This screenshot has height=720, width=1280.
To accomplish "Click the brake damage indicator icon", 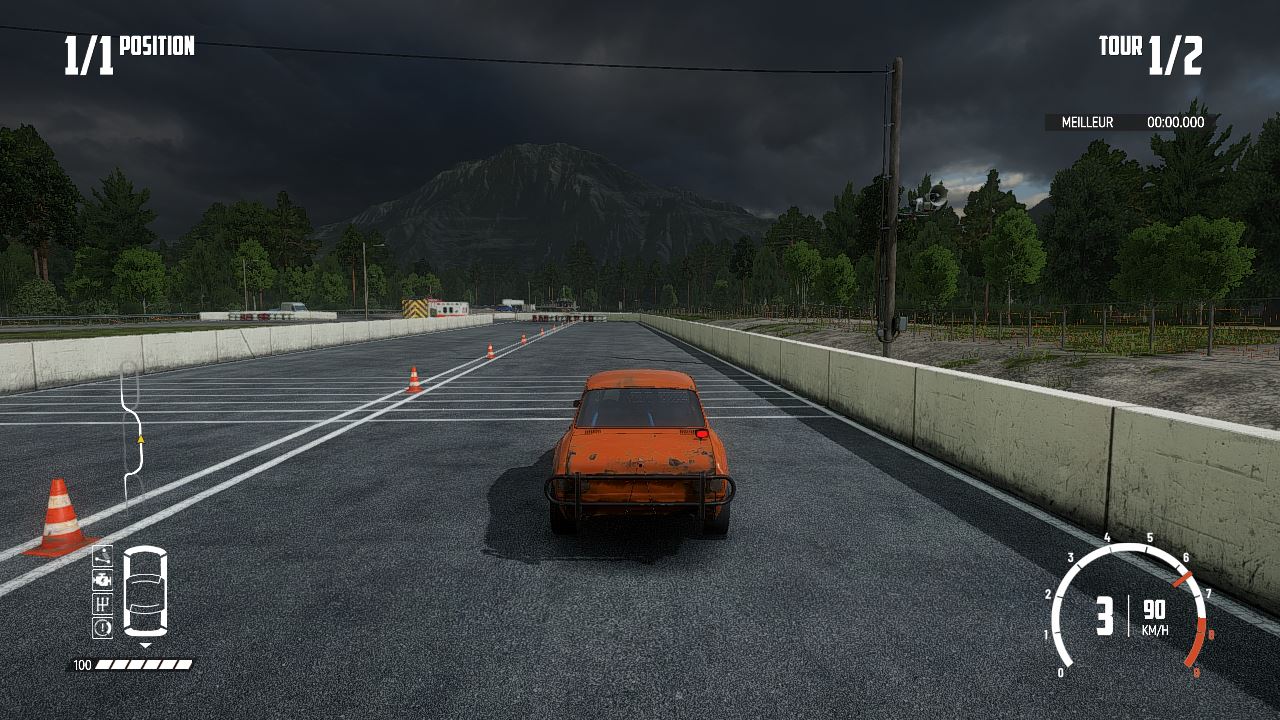I will pos(103,626).
